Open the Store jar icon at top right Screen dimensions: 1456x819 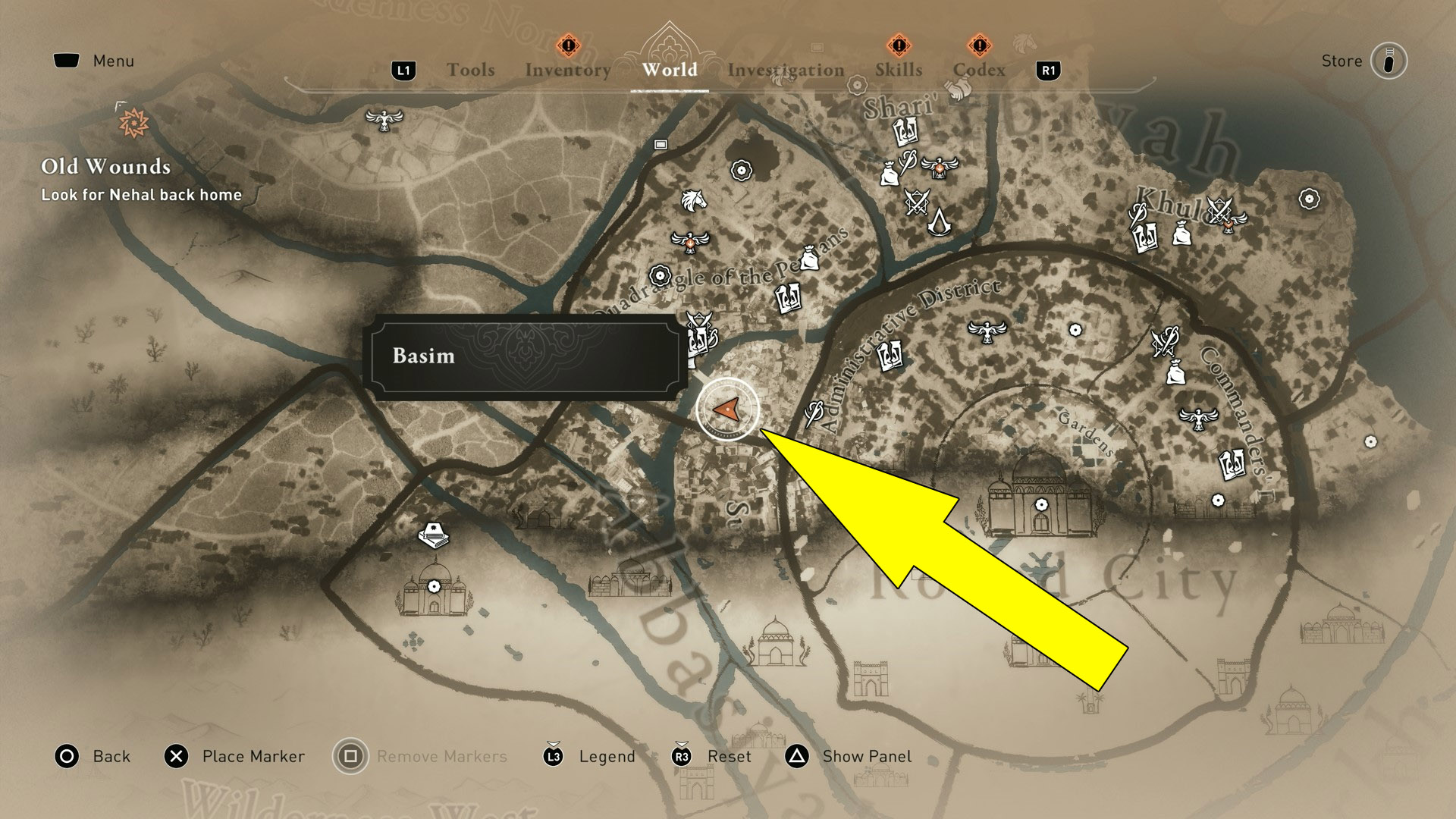click(1388, 61)
